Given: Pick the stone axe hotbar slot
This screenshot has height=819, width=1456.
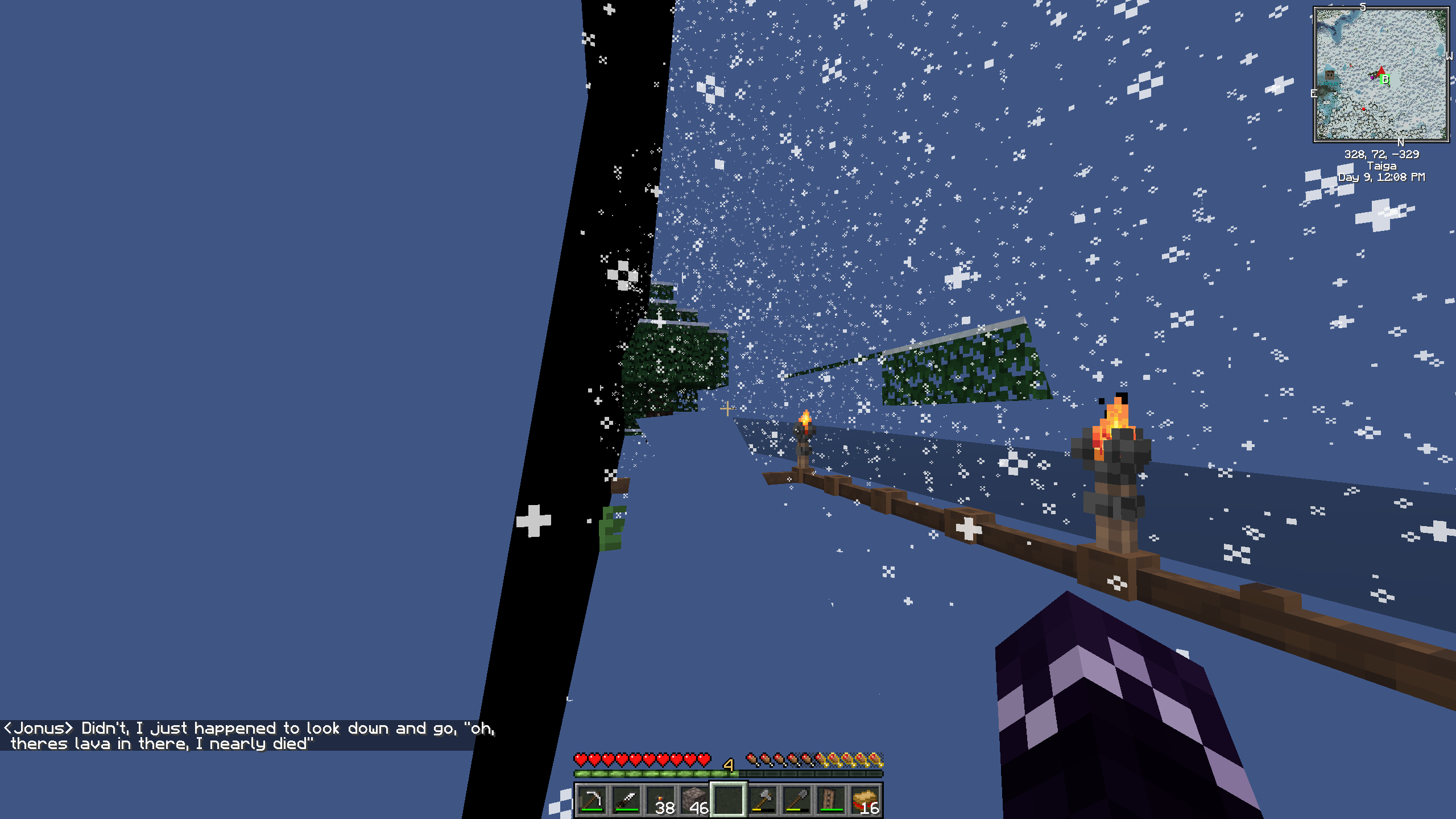Looking at the screenshot, I should (x=763, y=800).
